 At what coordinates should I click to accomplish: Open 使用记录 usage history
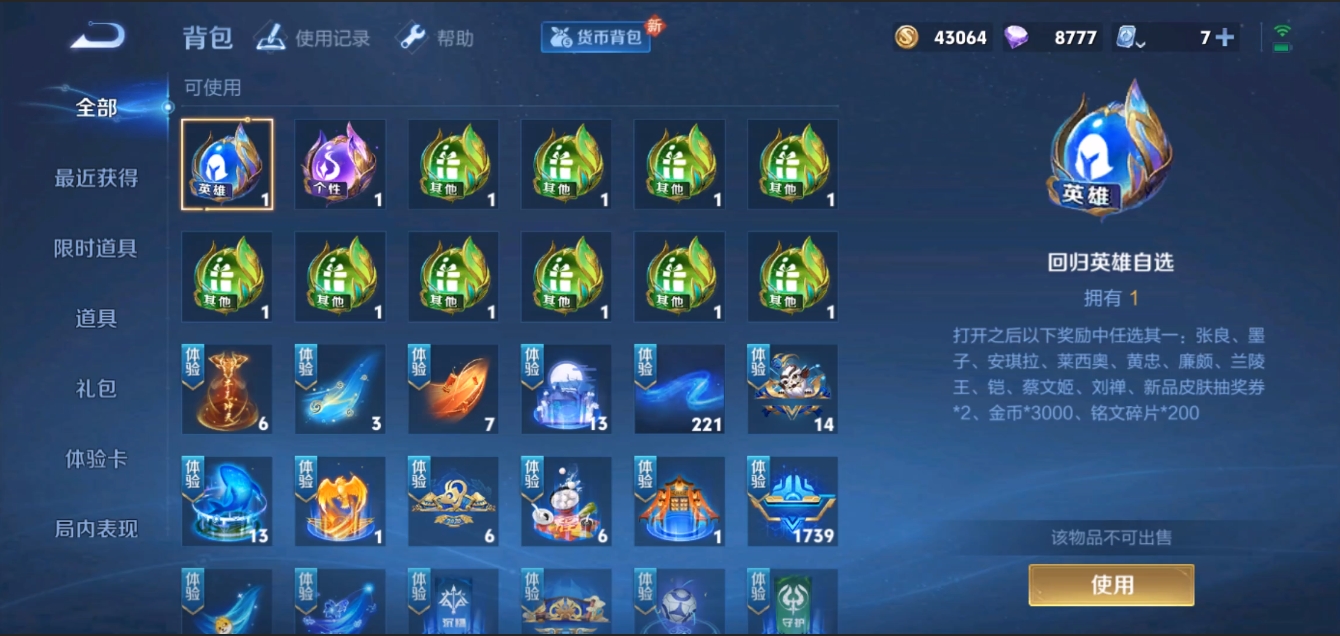click(x=313, y=38)
